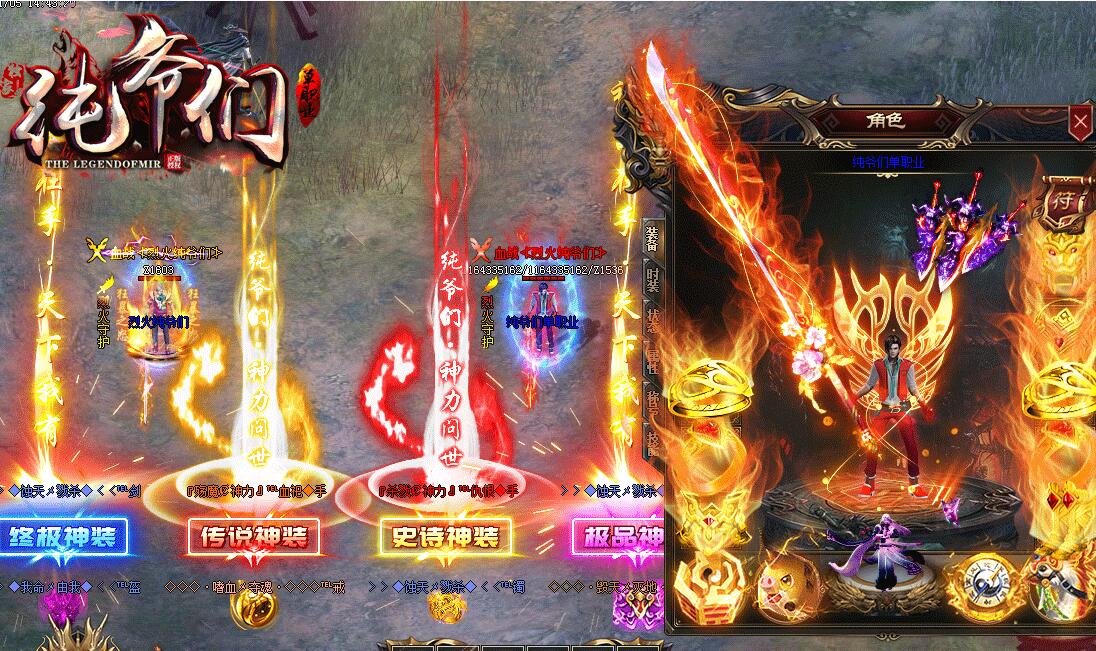Select the 极品神装 pink button
The image size is (1096, 651).
[618, 537]
